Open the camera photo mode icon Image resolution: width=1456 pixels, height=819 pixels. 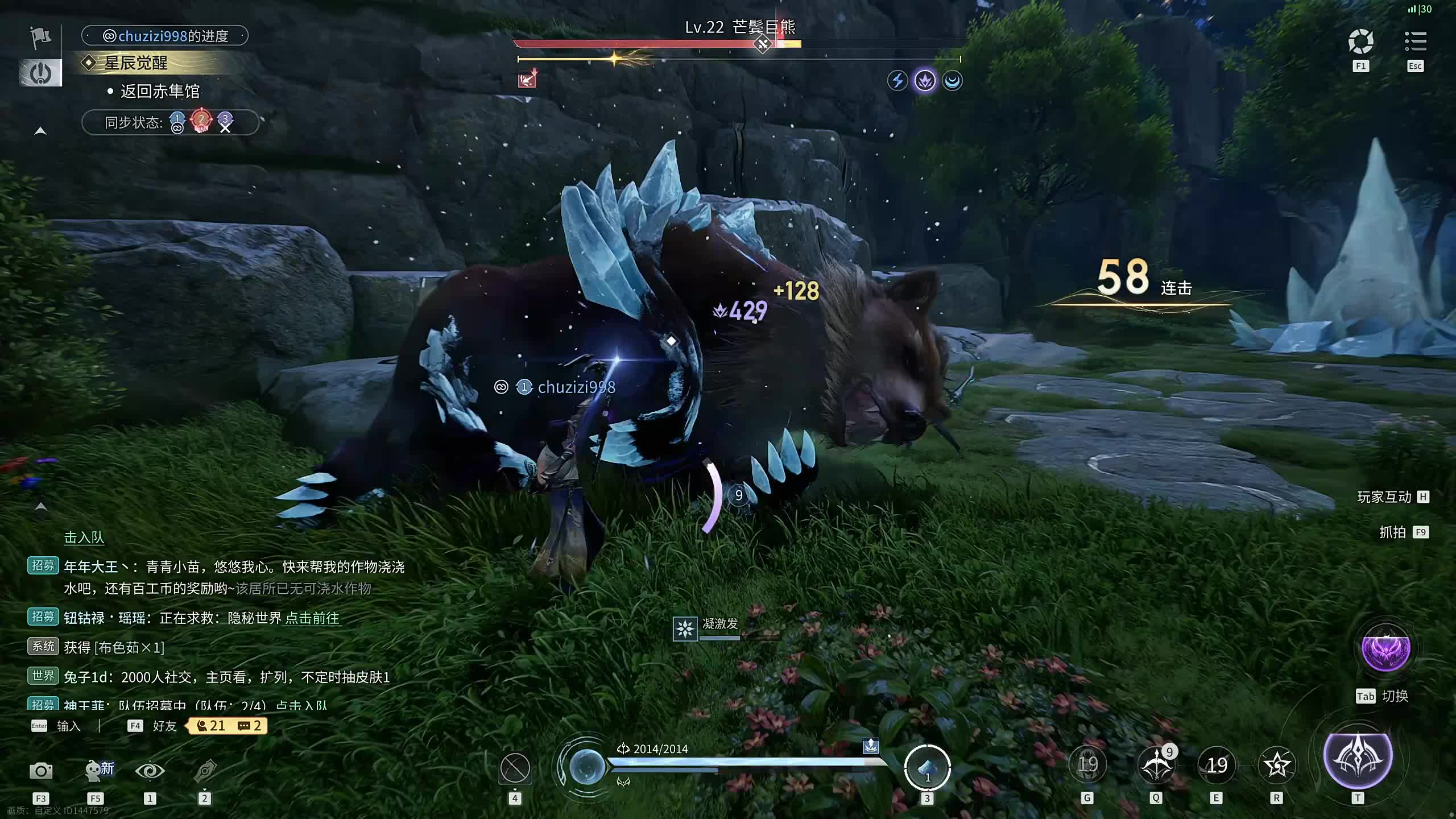coord(41,771)
